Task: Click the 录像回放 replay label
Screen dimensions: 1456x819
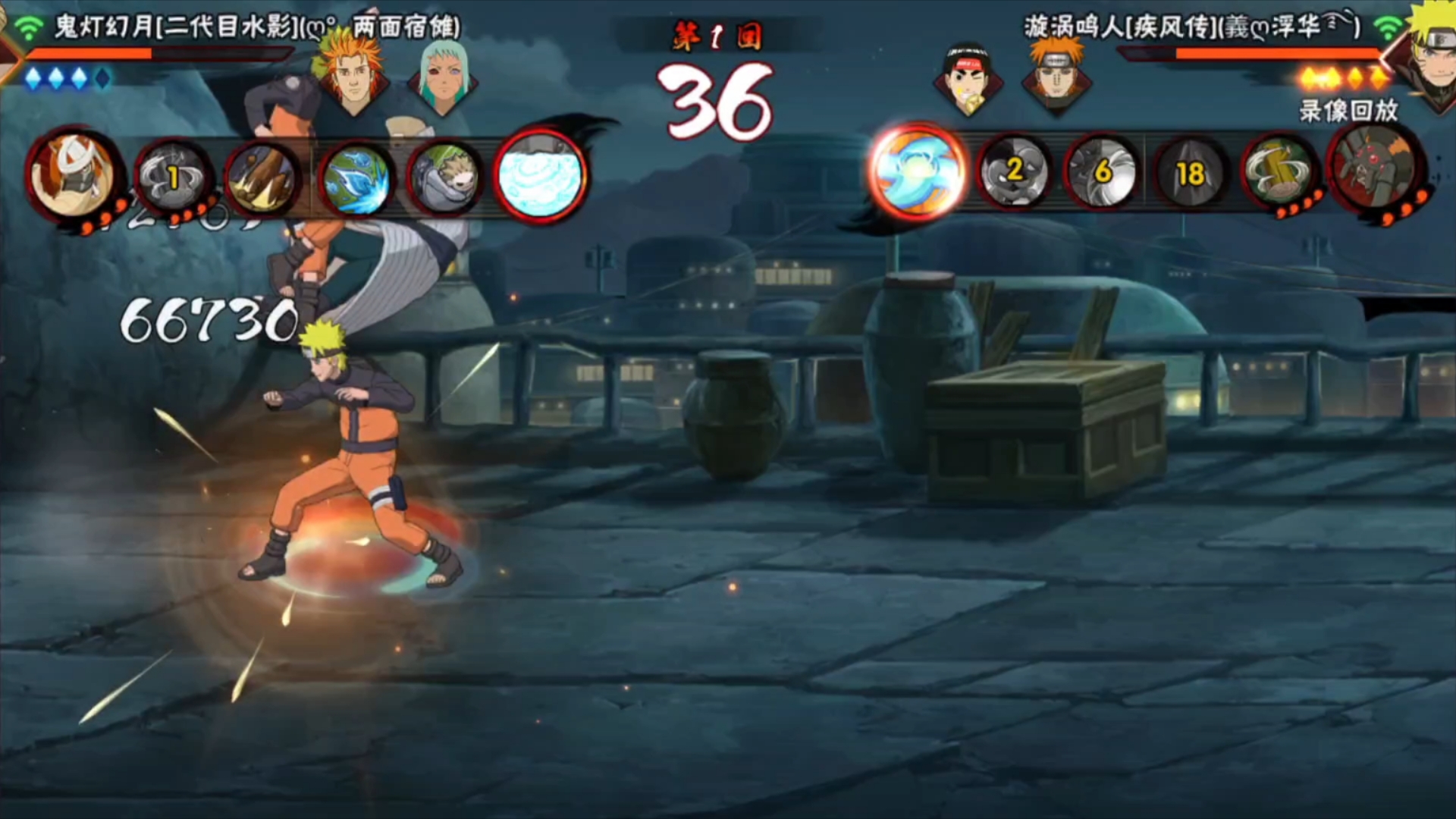Action: (1348, 111)
